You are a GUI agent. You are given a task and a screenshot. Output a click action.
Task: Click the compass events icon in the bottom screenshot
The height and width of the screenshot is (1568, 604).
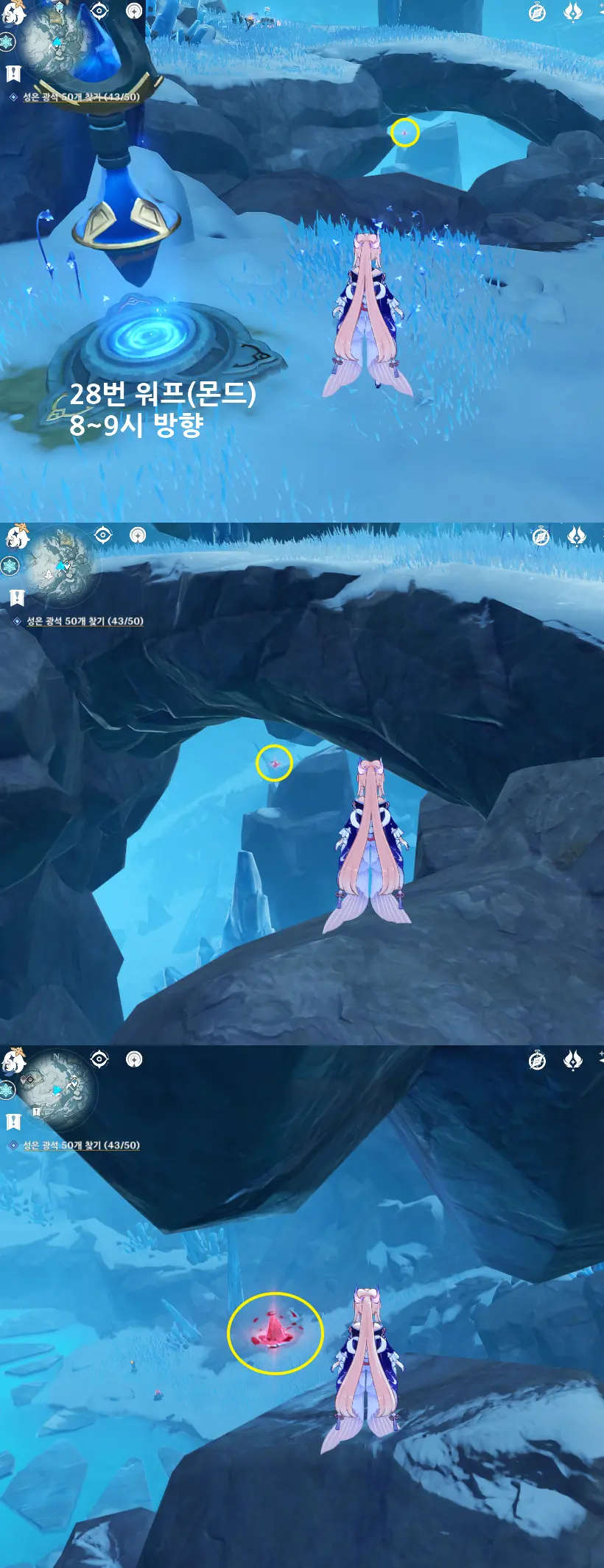click(x=538, y=1061)
